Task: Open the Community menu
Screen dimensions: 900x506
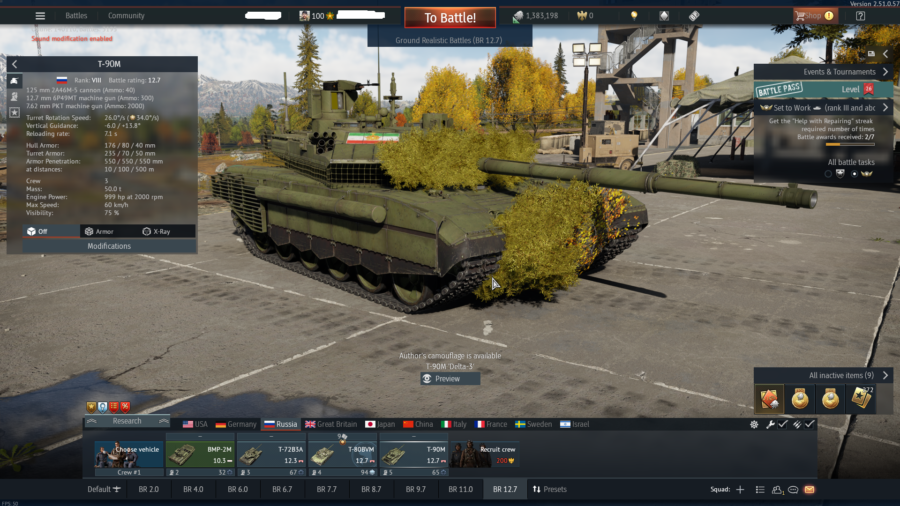Action: pos(126,16)
